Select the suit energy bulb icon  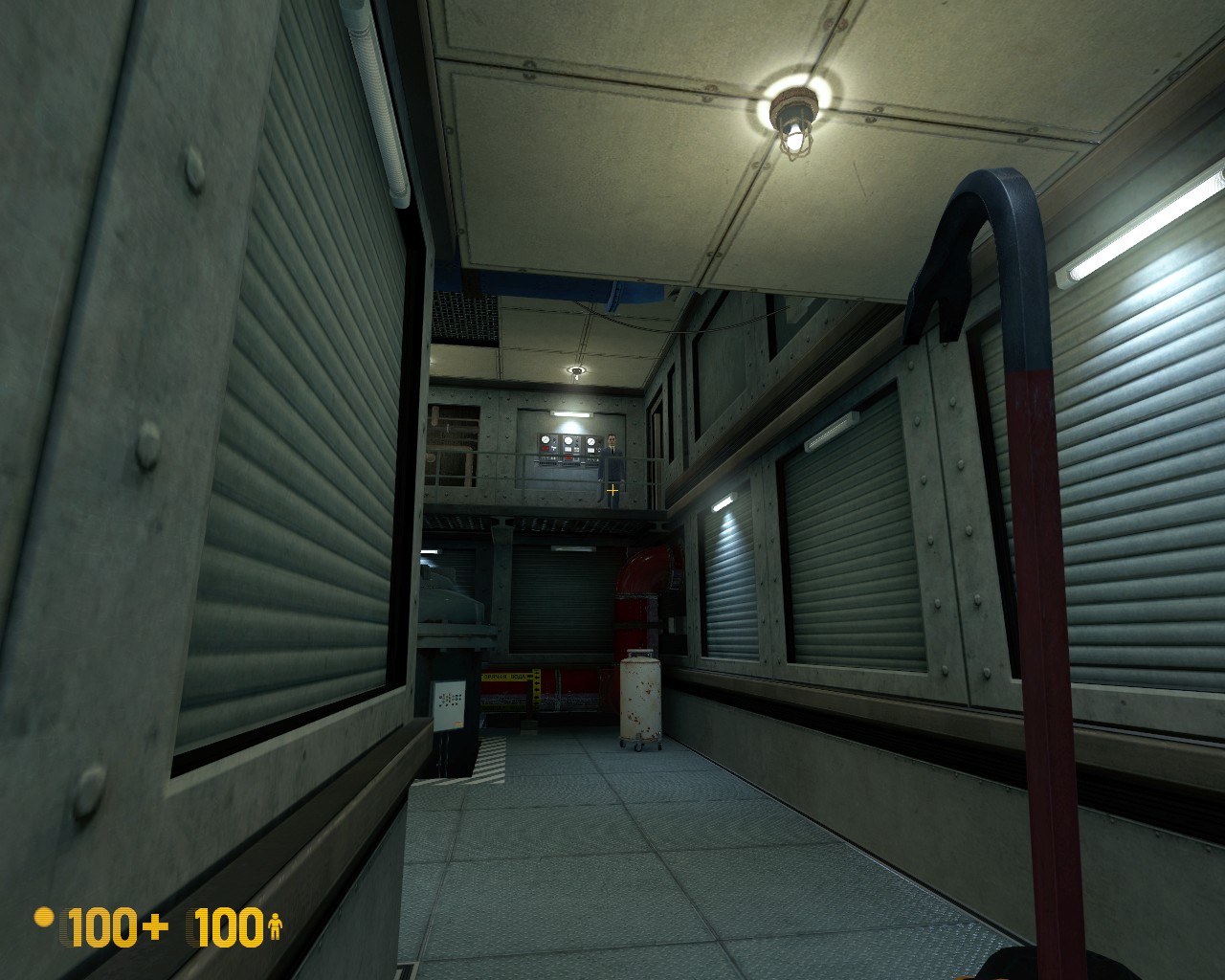44,919
